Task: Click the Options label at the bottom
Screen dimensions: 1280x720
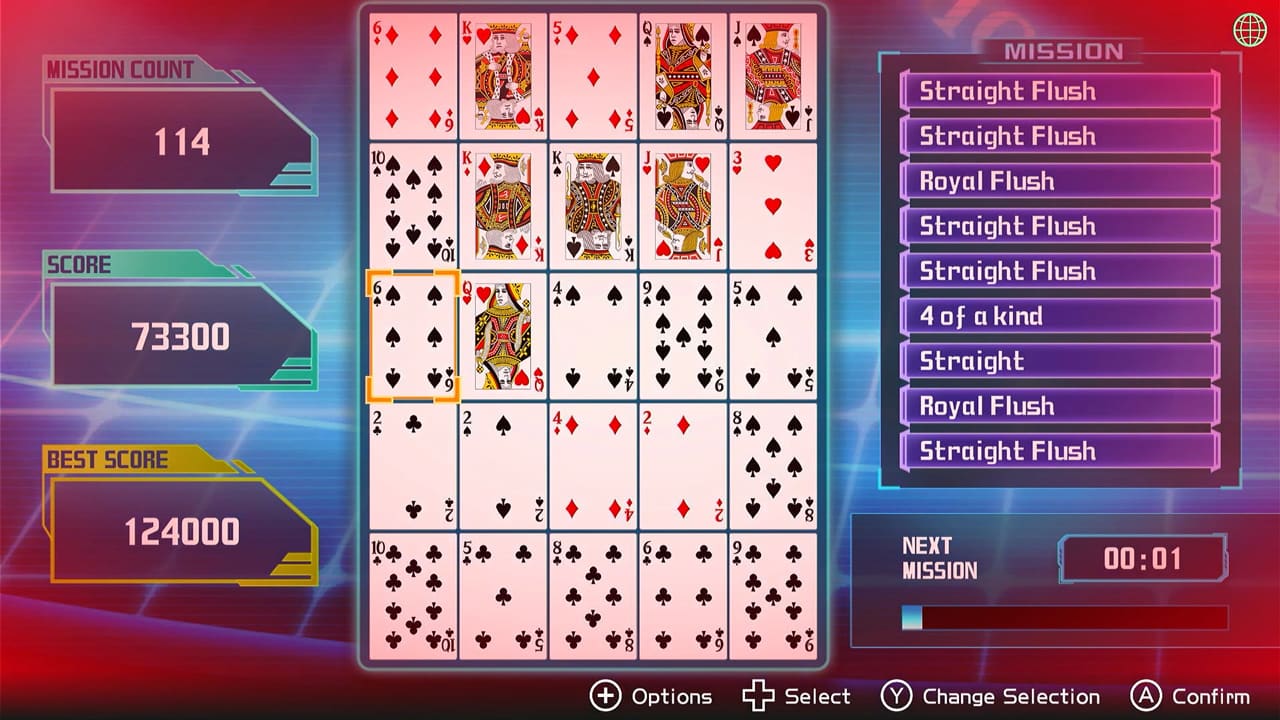Action: tap(672, 696)
